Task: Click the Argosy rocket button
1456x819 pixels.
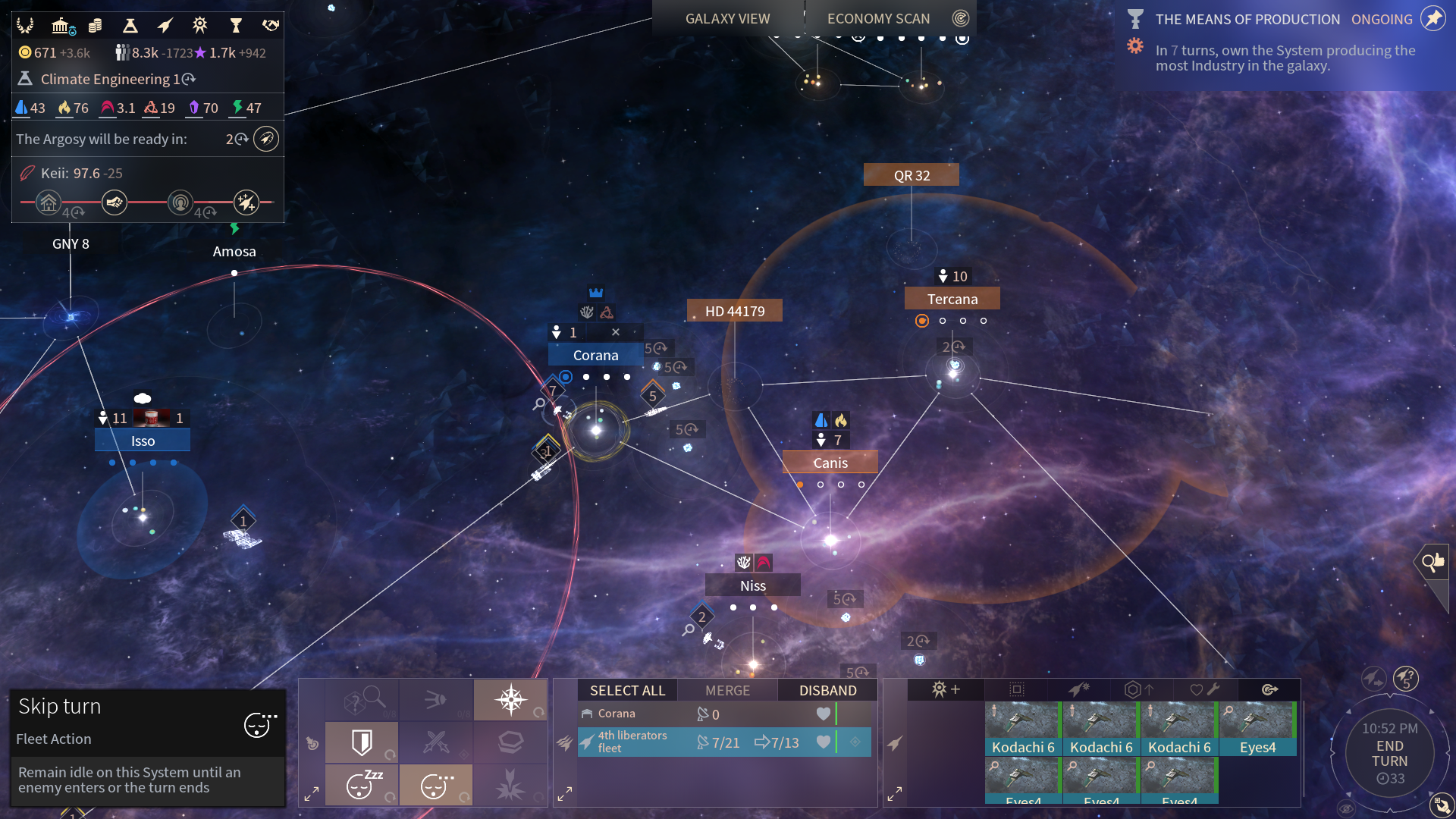Action: (266, 140)
